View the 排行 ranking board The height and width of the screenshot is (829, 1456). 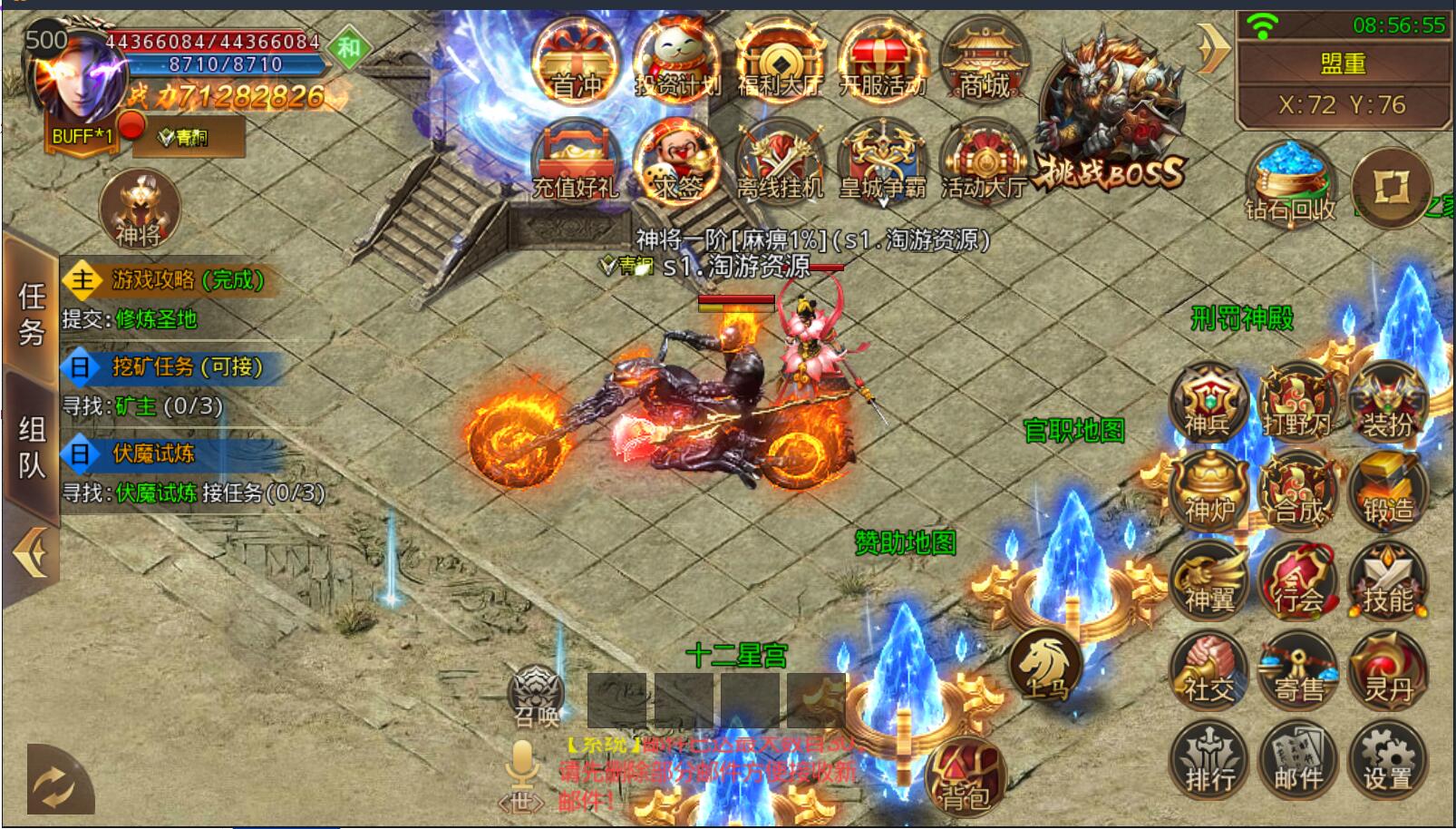(x=1209, y=760)
